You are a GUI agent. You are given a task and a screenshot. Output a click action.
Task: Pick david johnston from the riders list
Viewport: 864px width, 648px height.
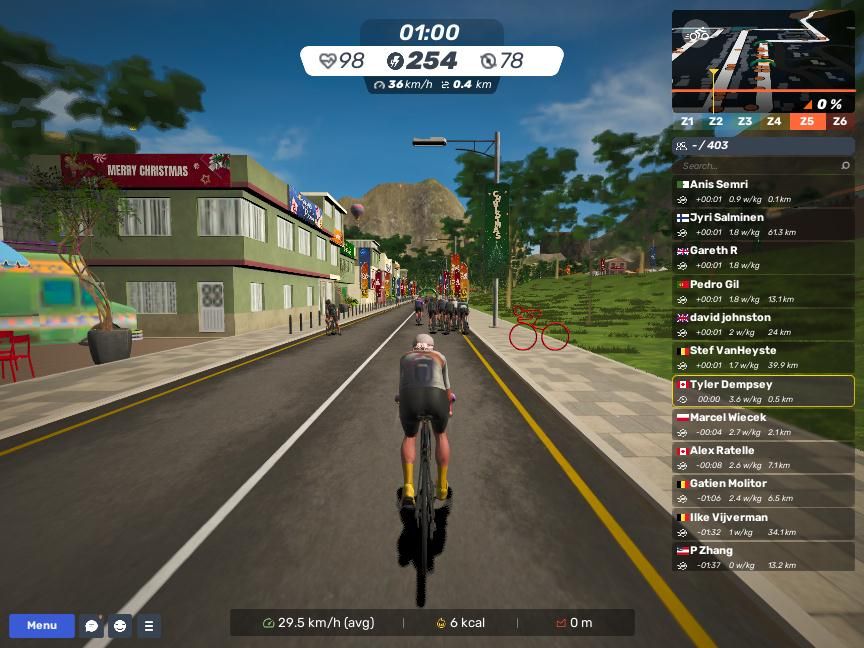pos(763,324)
